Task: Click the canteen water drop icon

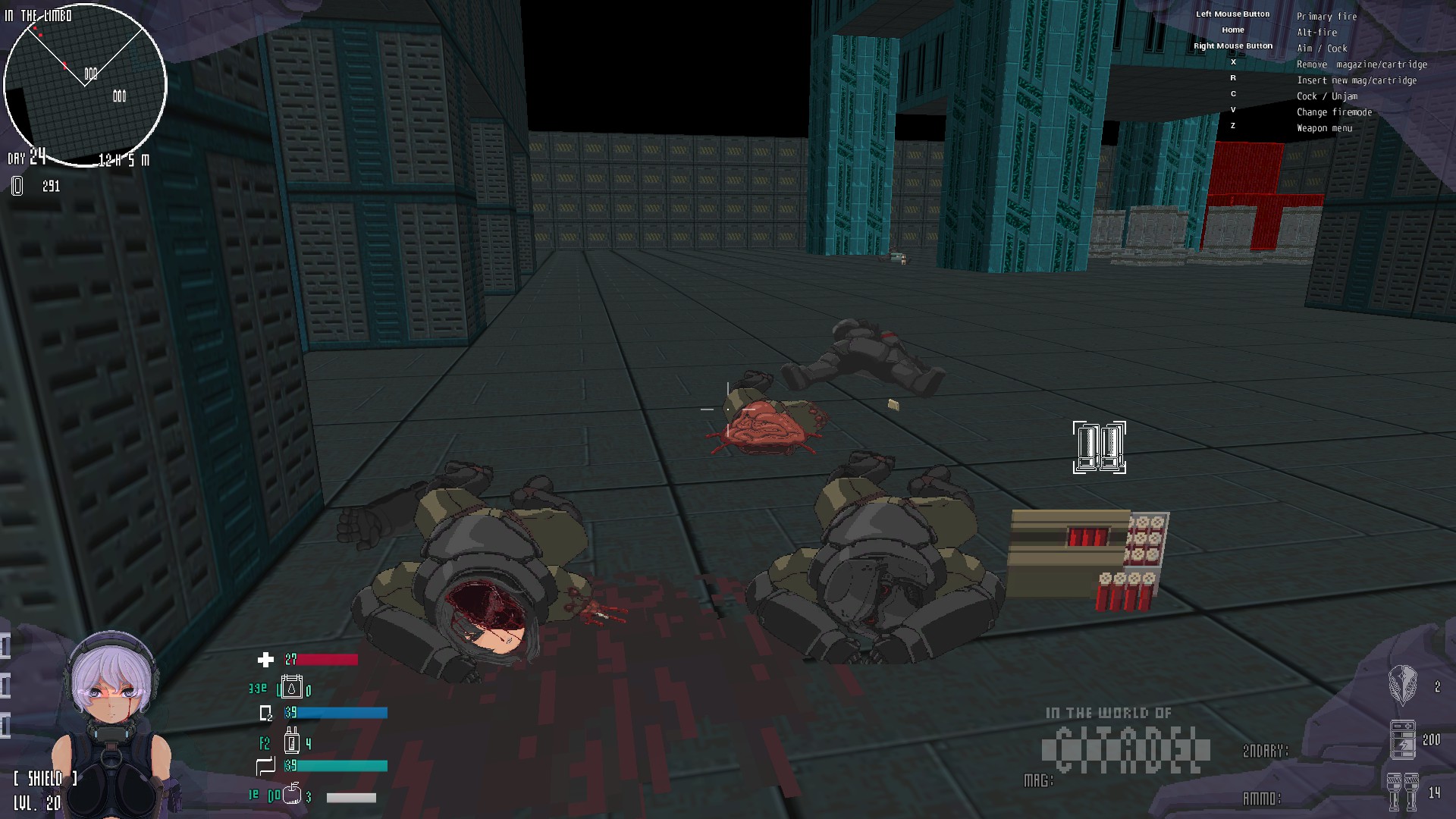Action: pyautogui.click(x=292, y=689)
